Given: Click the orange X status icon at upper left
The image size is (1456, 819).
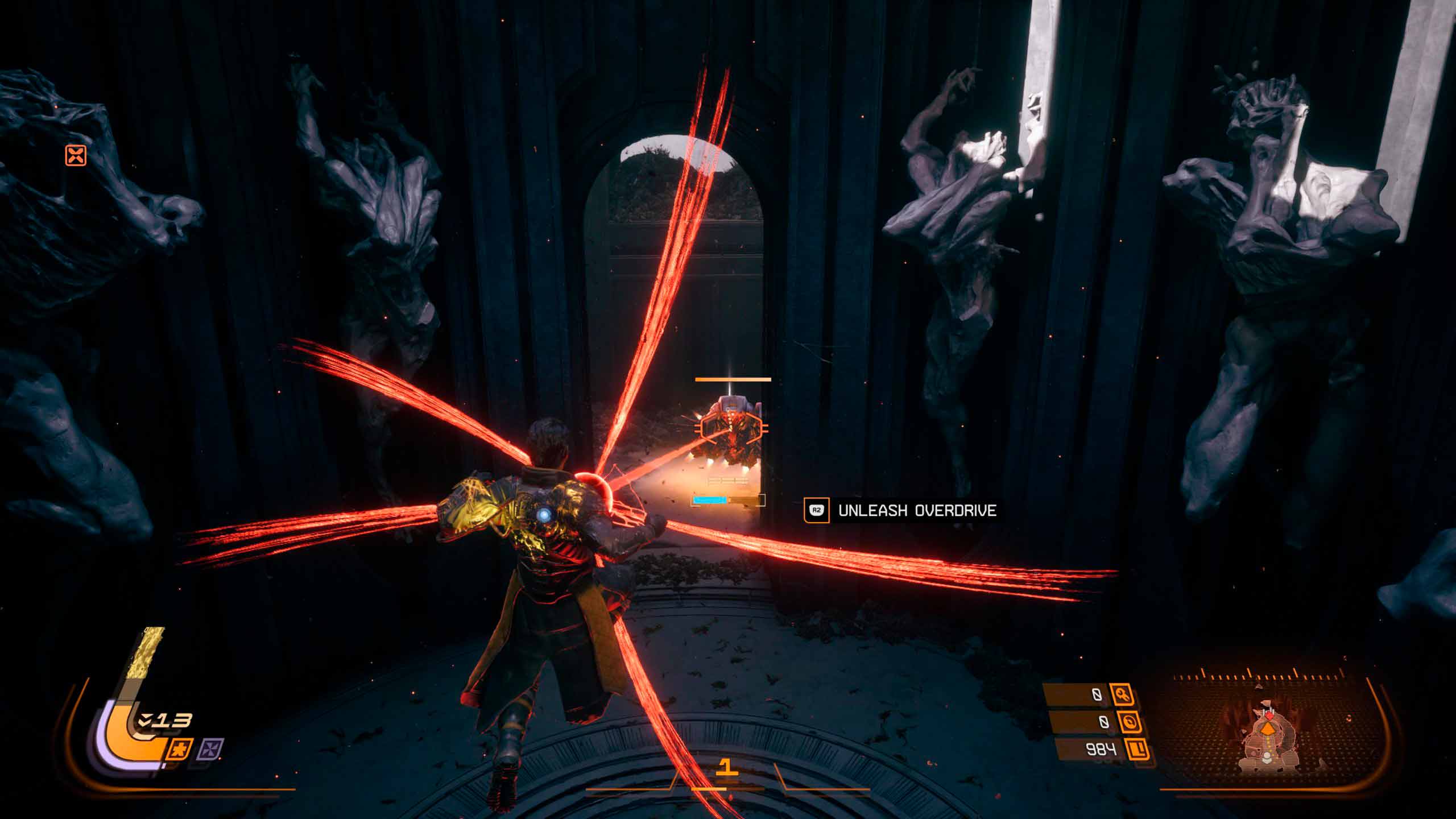Looking at the screenshot, I should 76,155.
